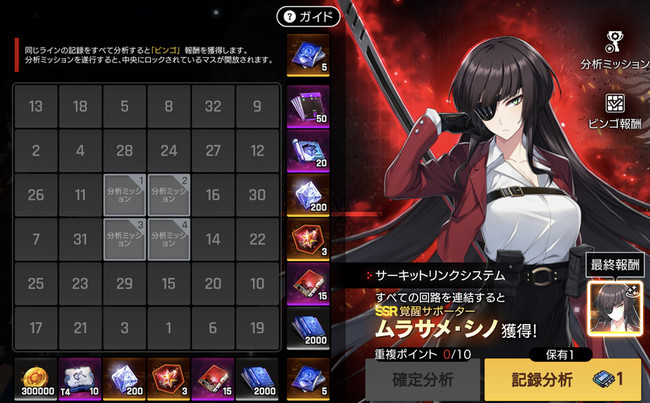This screenshot has height=403, width=650.
Task: Start 記録分析 with the yellow button
Action: [x=562, y=379]
